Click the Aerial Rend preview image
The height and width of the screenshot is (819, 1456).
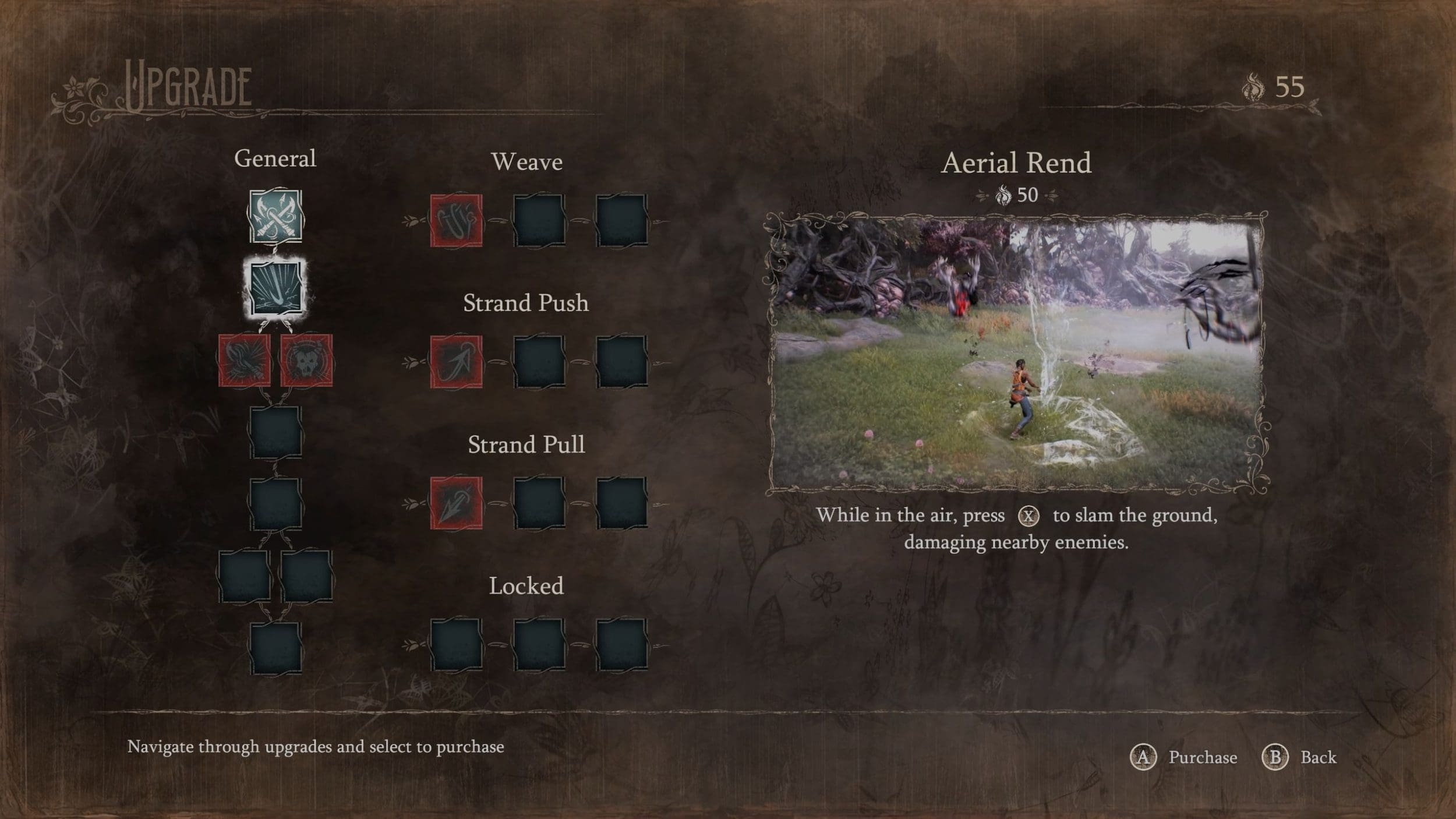tap(1016, 352)
